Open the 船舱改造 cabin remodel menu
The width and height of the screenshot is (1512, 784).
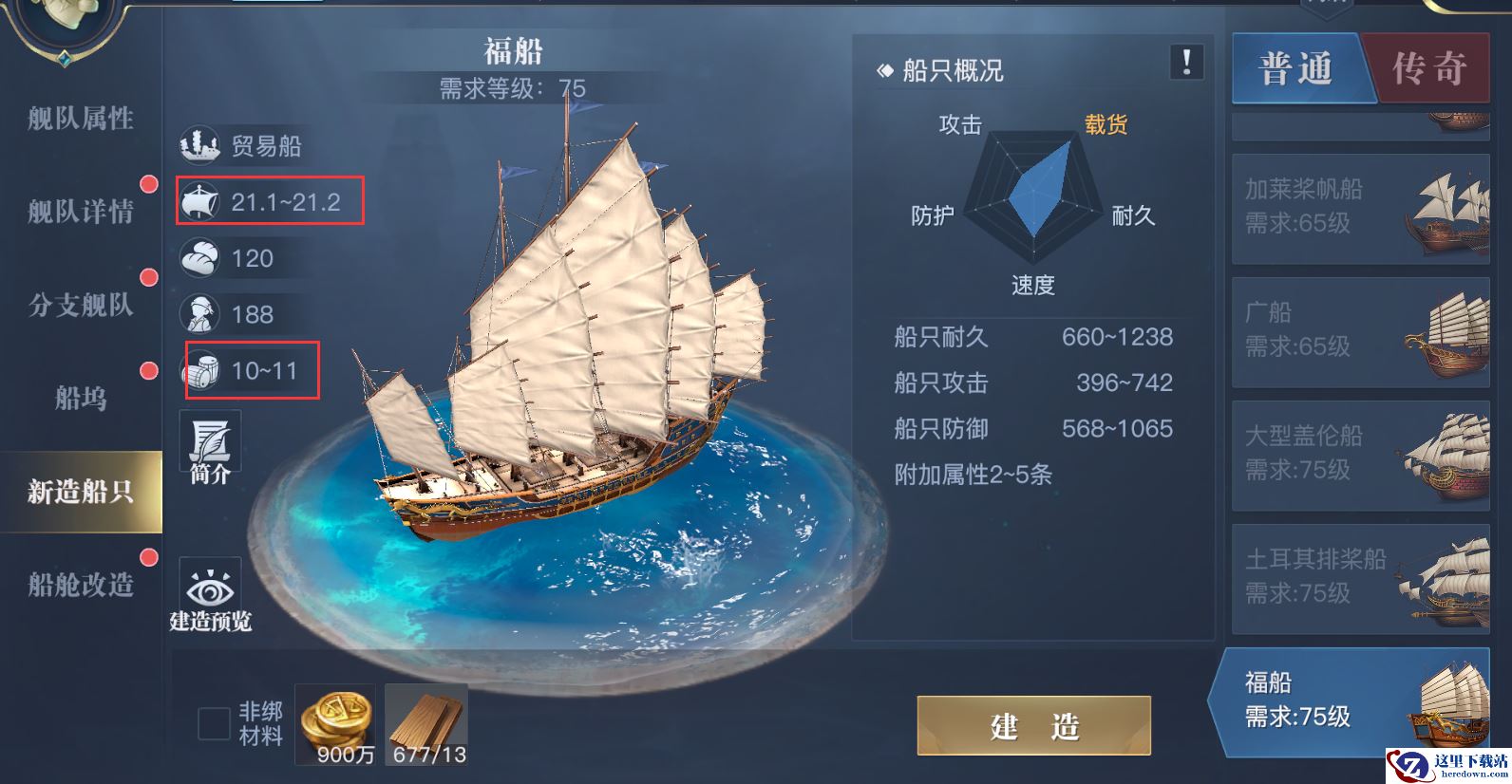click(81, 584)
